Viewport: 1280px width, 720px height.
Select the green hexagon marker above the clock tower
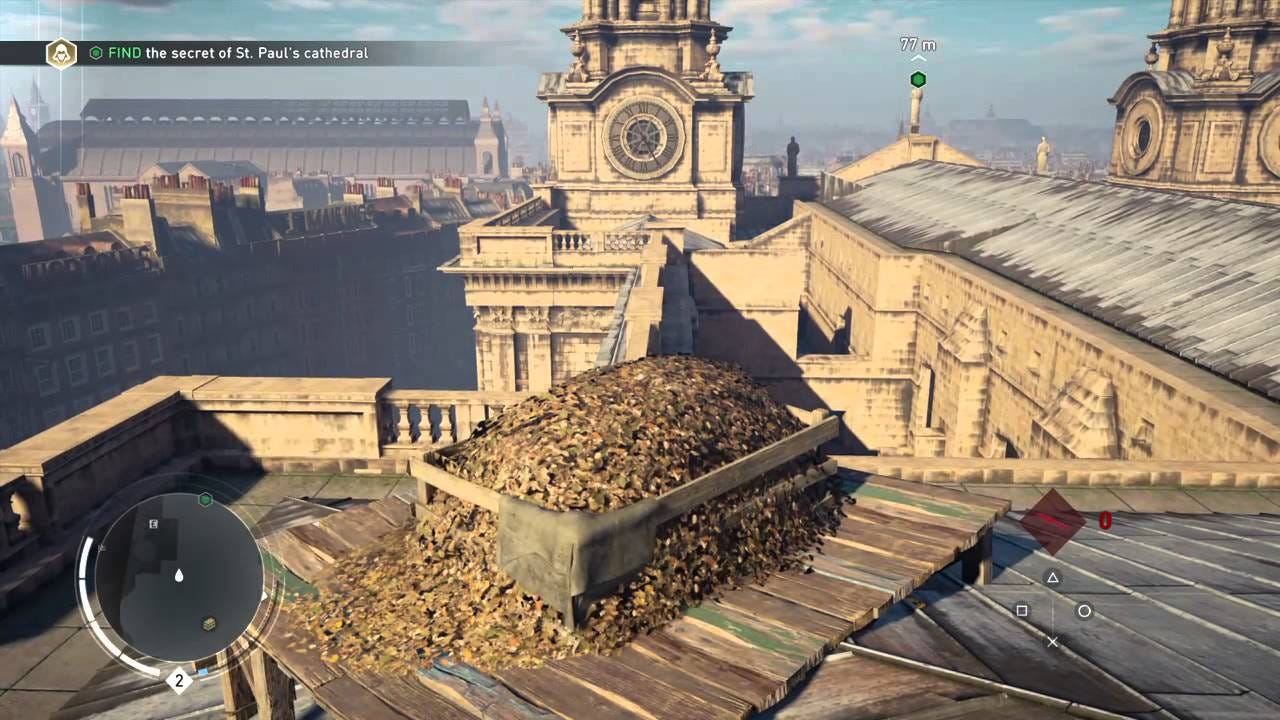point(917,79)
